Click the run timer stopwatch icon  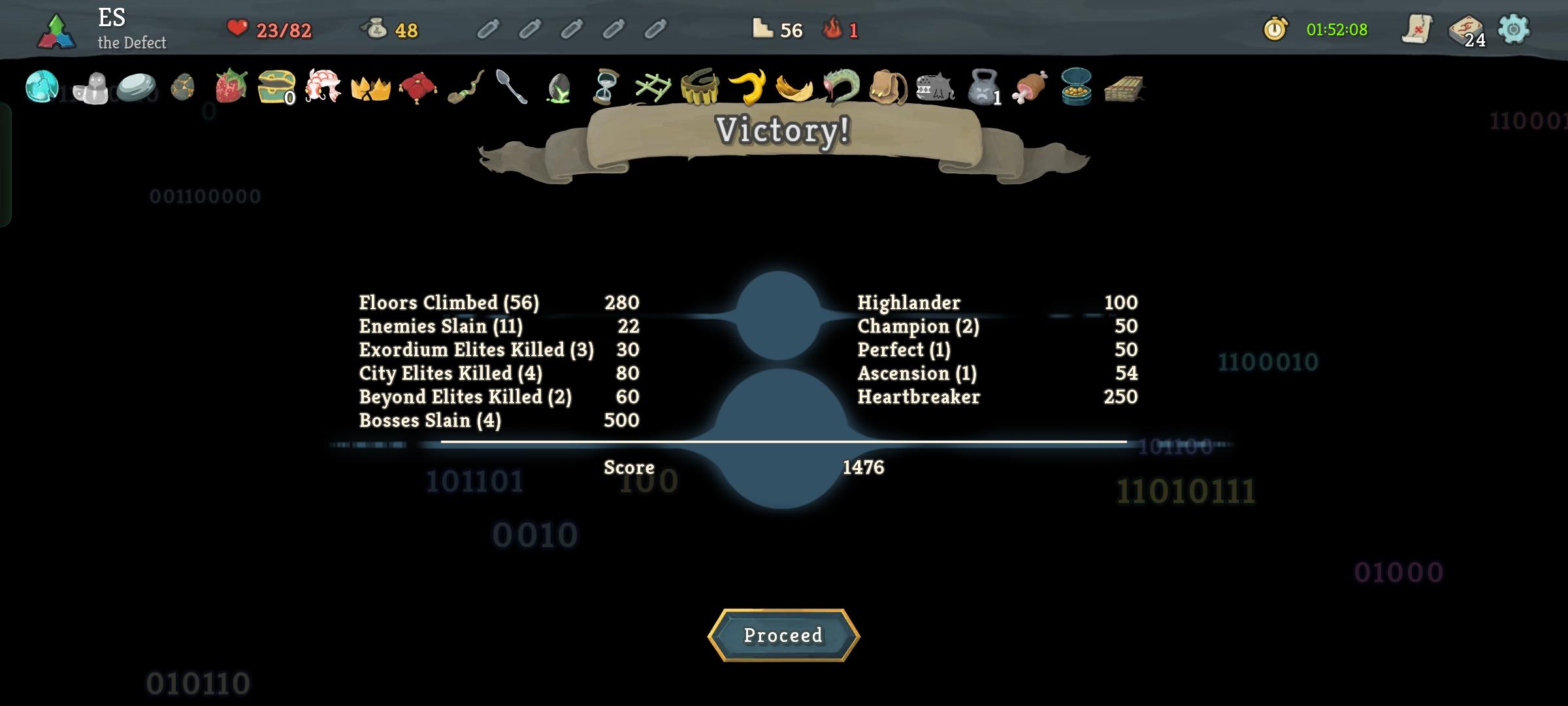pos(1275,29)
